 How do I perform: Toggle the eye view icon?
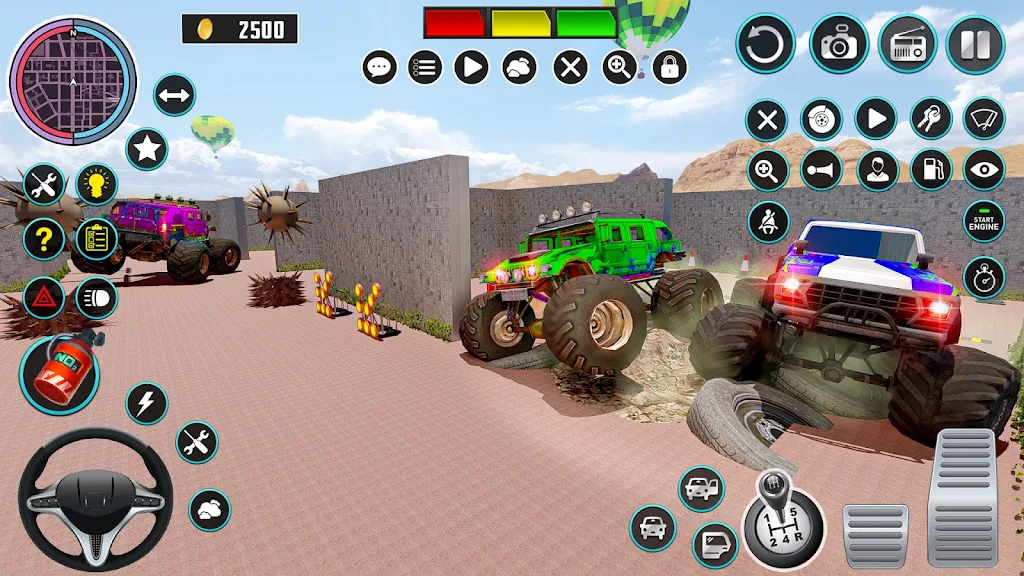click(983, 170)
